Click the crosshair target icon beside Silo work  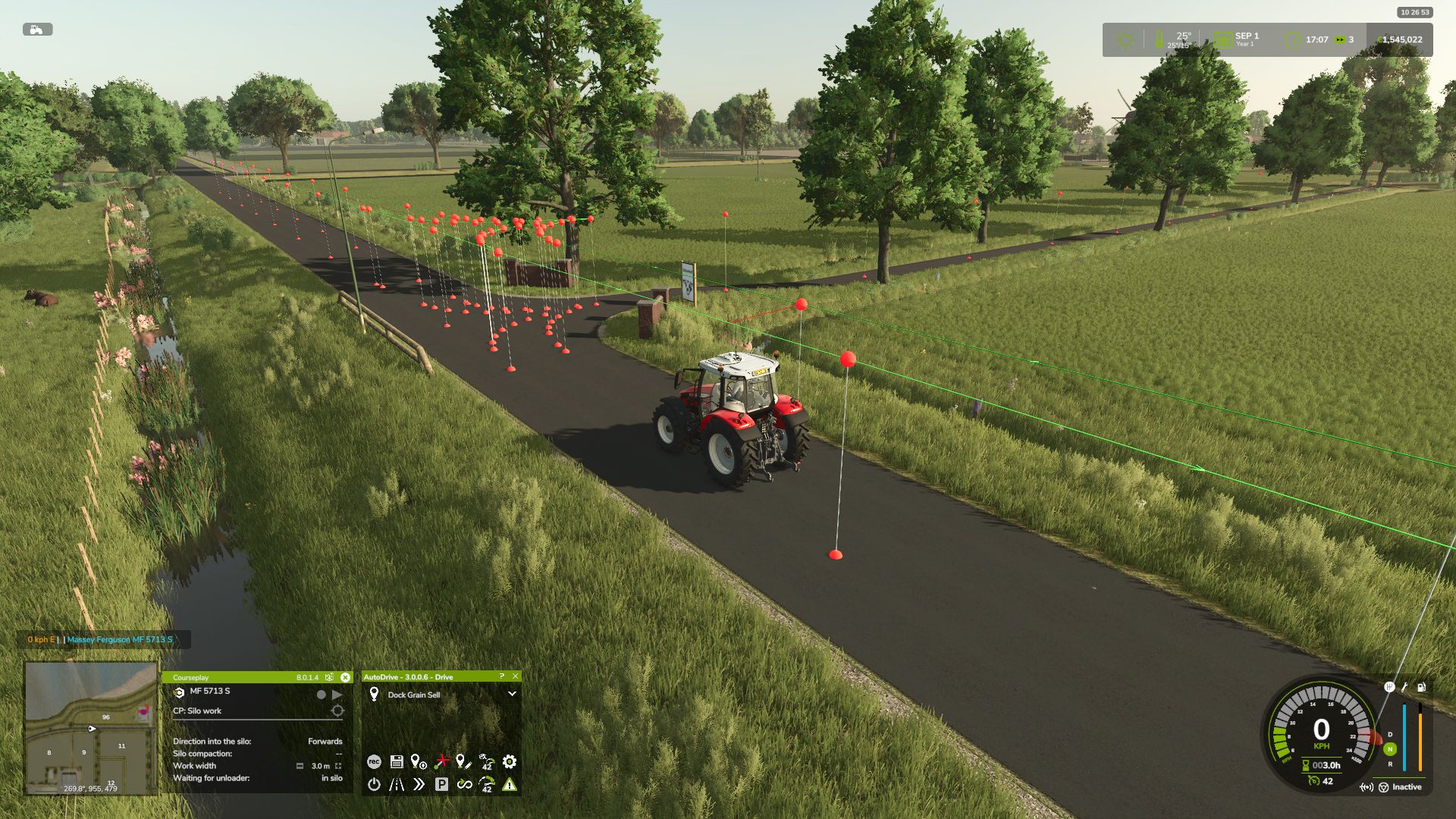337,711
